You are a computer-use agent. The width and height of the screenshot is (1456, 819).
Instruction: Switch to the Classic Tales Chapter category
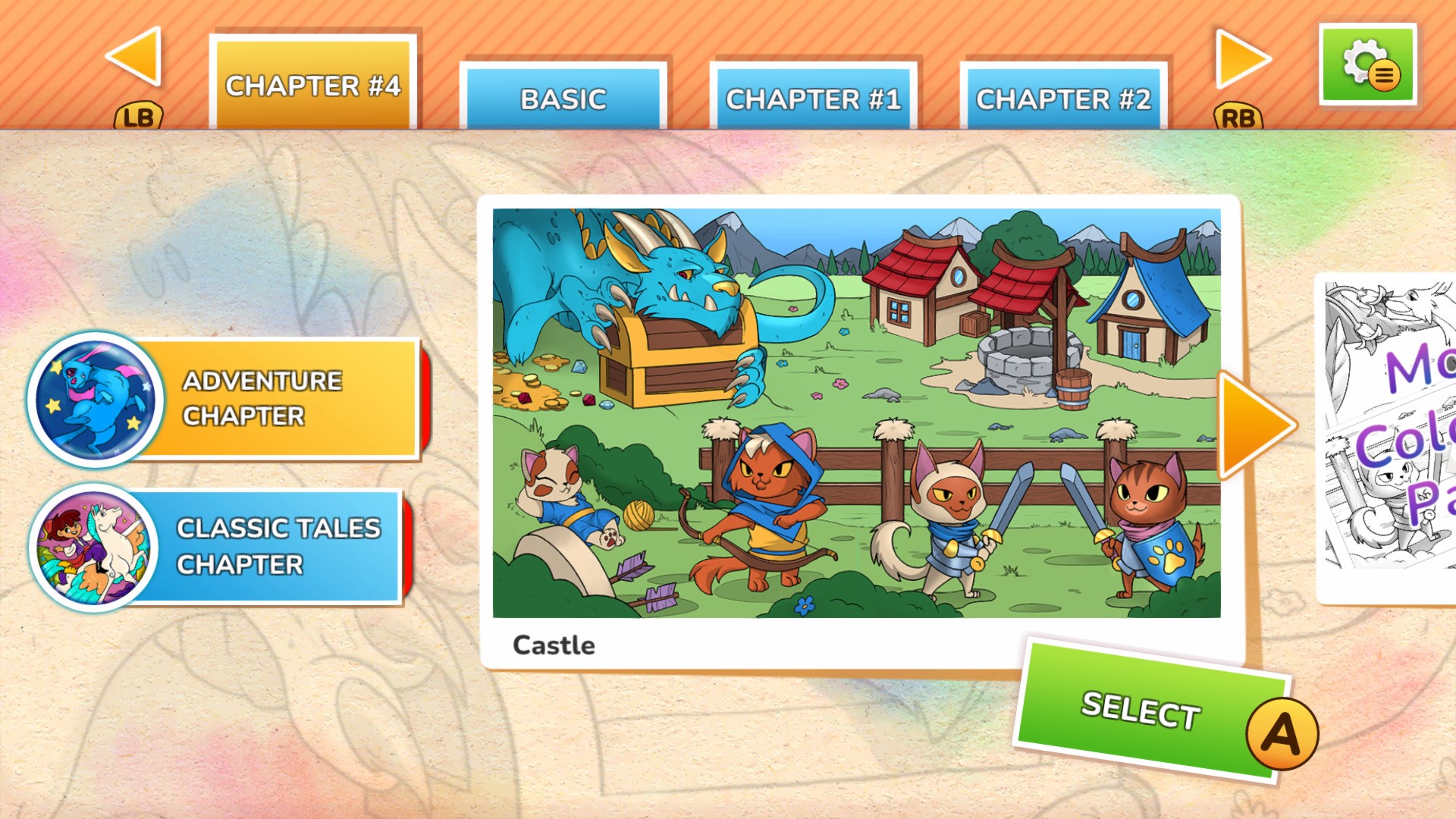[273, 546]
